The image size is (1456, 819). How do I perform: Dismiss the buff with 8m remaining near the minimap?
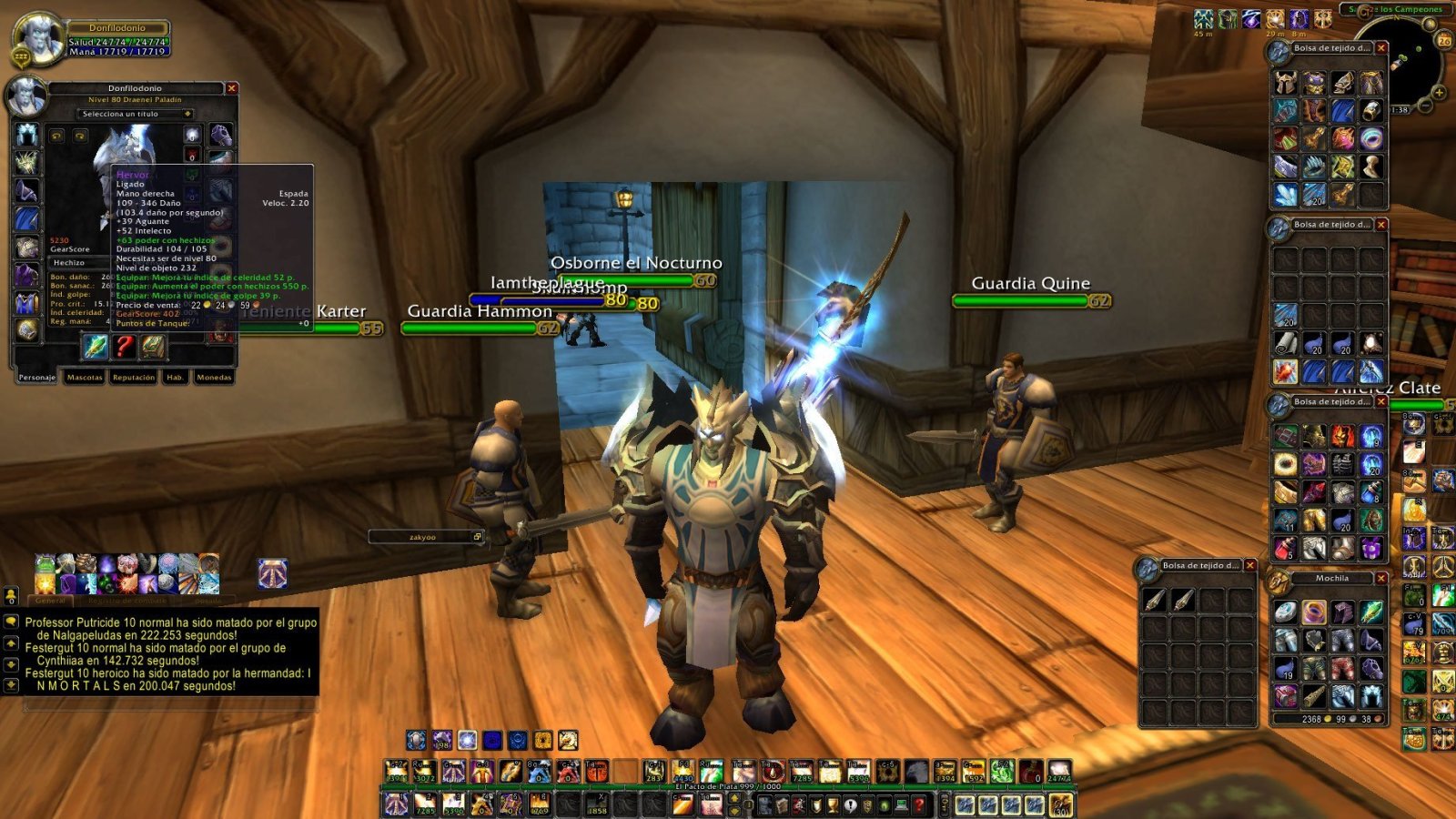coord(1299,20)
